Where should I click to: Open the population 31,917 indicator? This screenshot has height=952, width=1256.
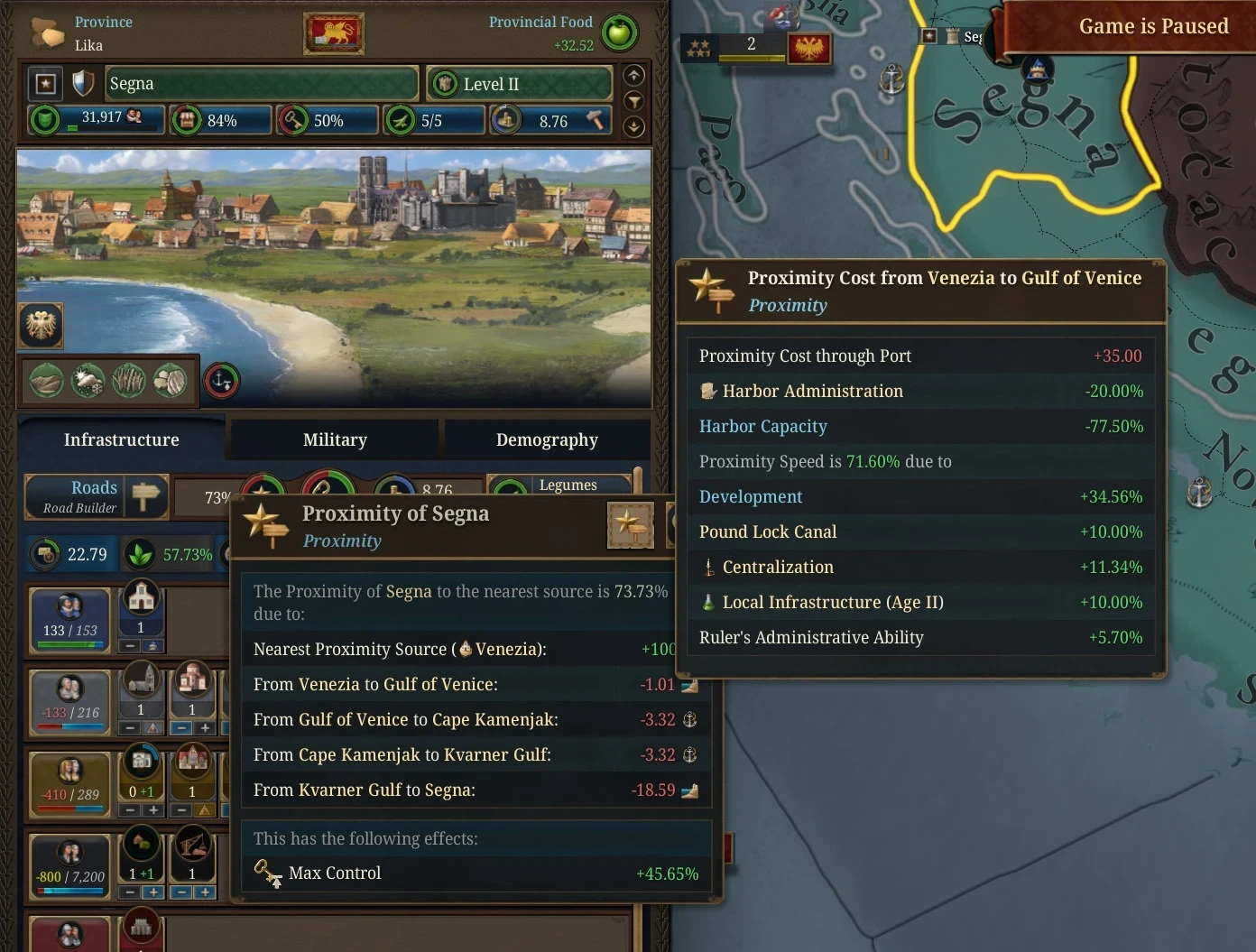coord(97,119)
